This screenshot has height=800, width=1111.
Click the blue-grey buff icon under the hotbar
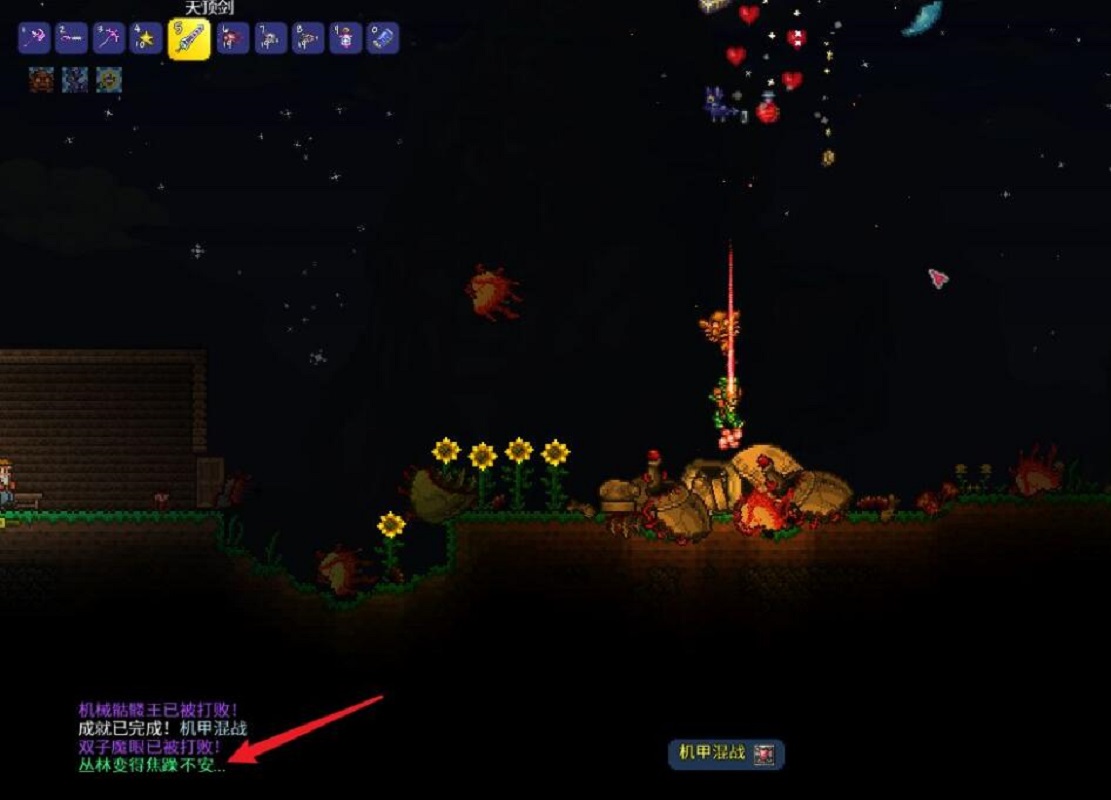click(x=75, y=79)
